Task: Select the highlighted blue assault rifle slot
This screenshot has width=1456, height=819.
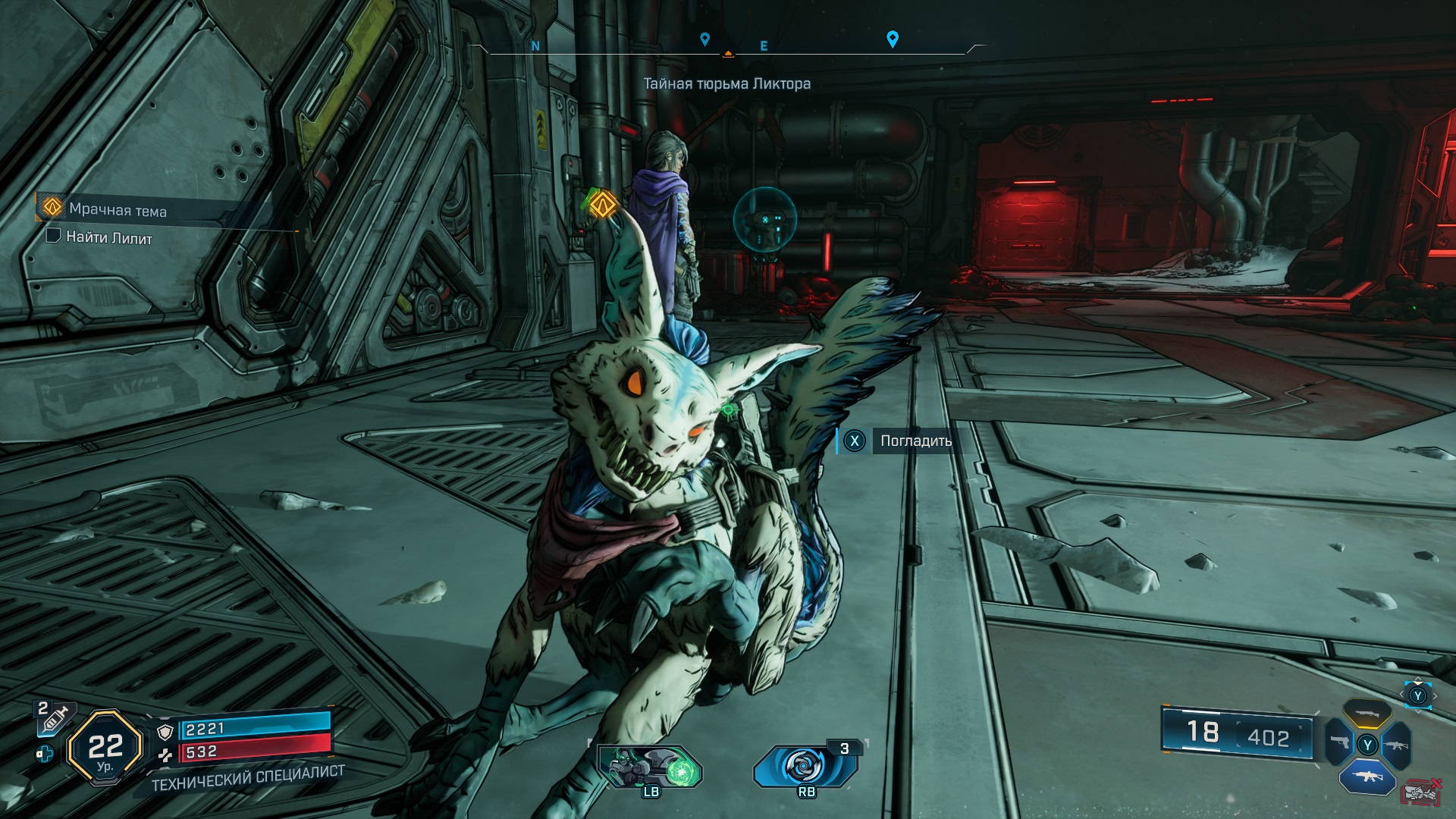Action: pos(1367,777)
